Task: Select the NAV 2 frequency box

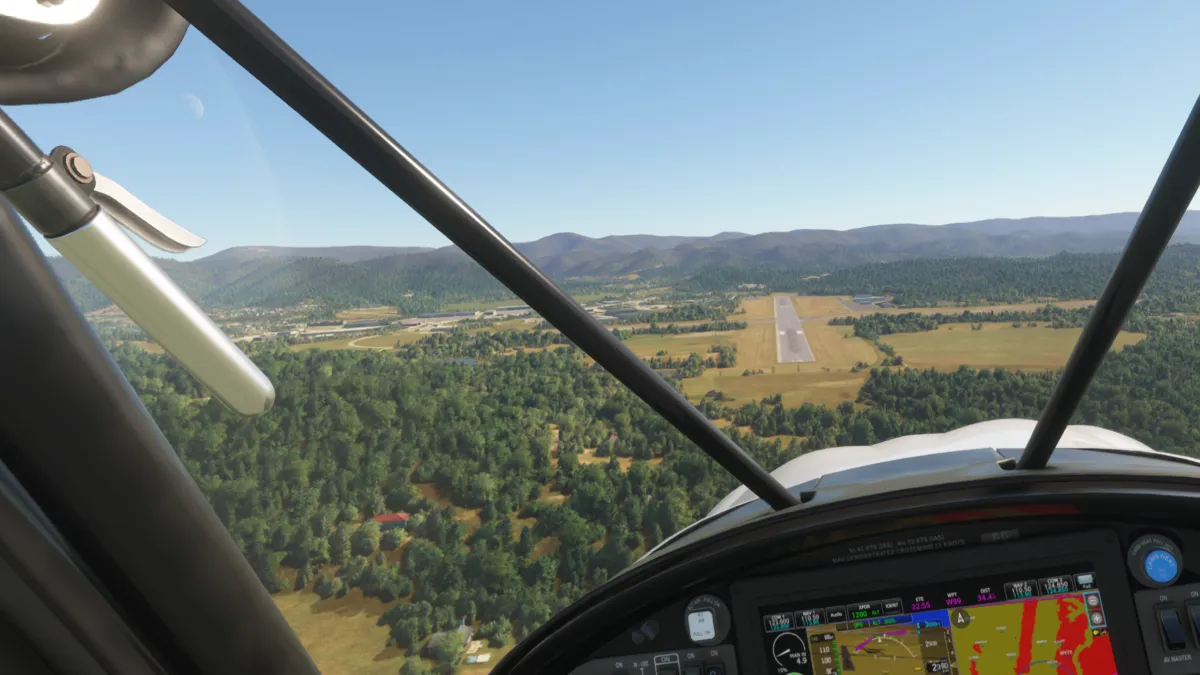Action: 1019,590
